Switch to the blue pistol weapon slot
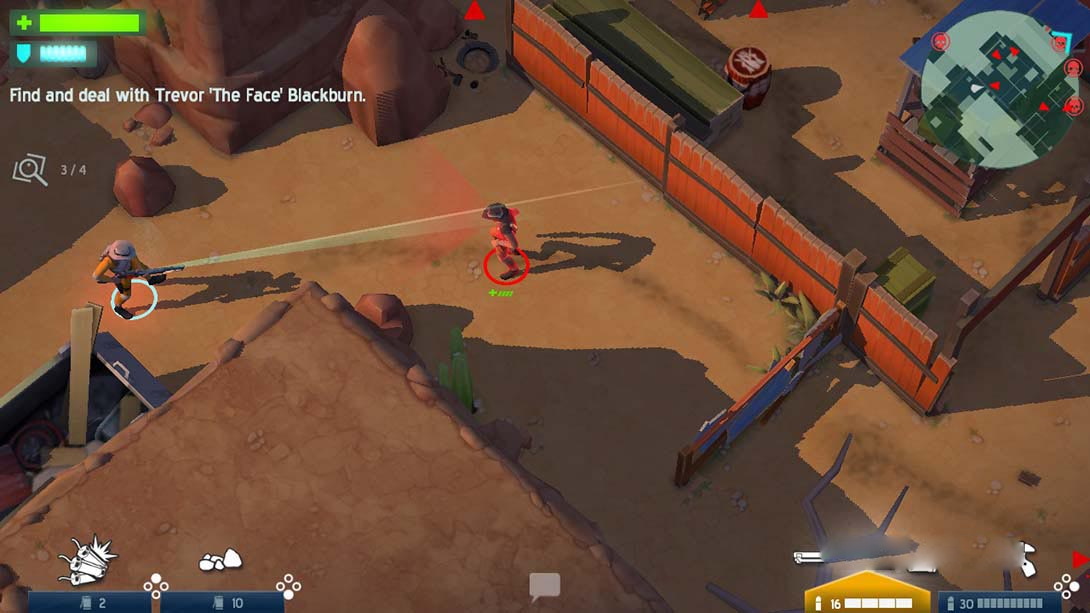The image size is (1090, 613). (x=1000, y=601)
